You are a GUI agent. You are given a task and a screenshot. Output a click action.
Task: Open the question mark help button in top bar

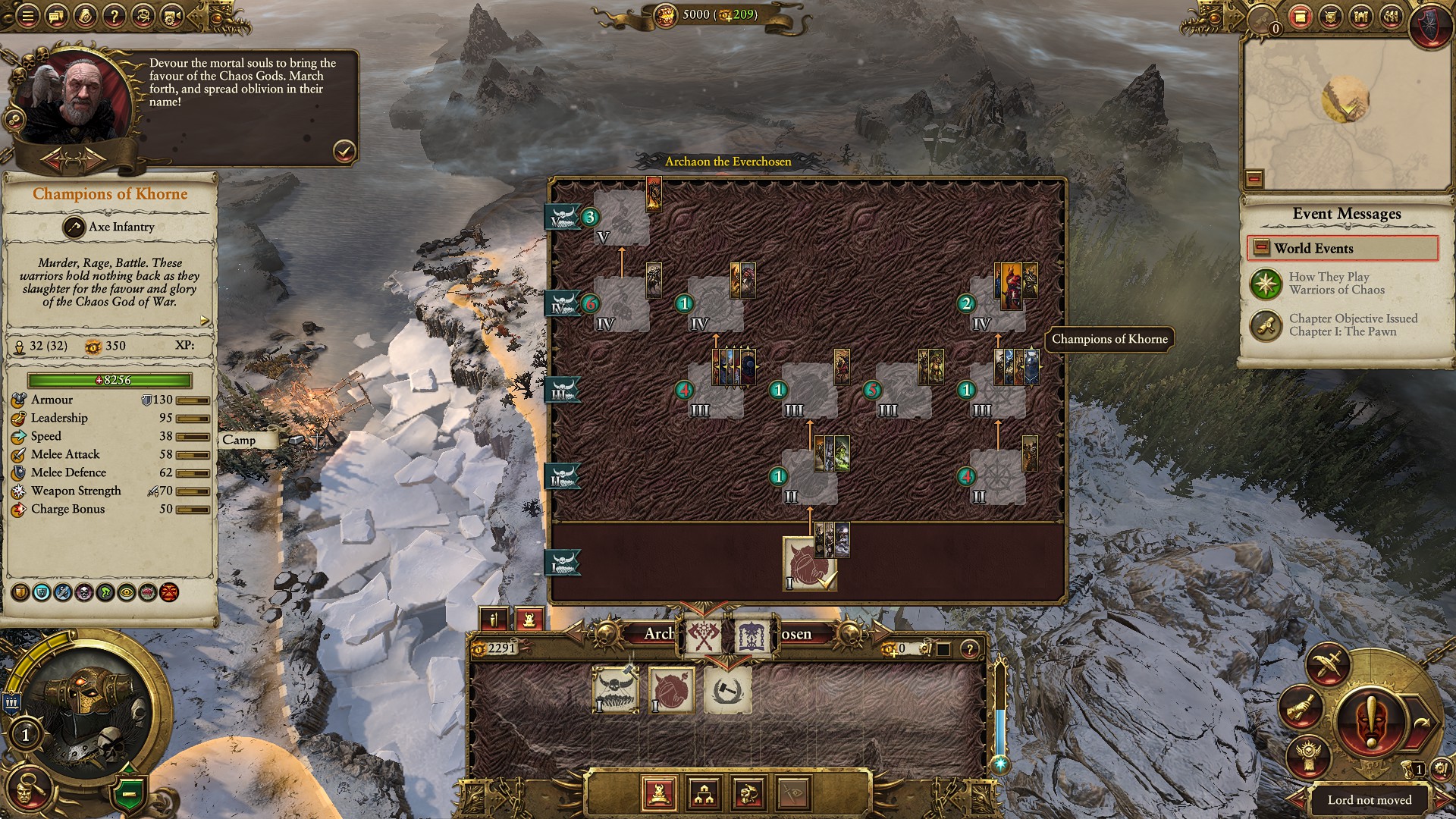(114, 16)
